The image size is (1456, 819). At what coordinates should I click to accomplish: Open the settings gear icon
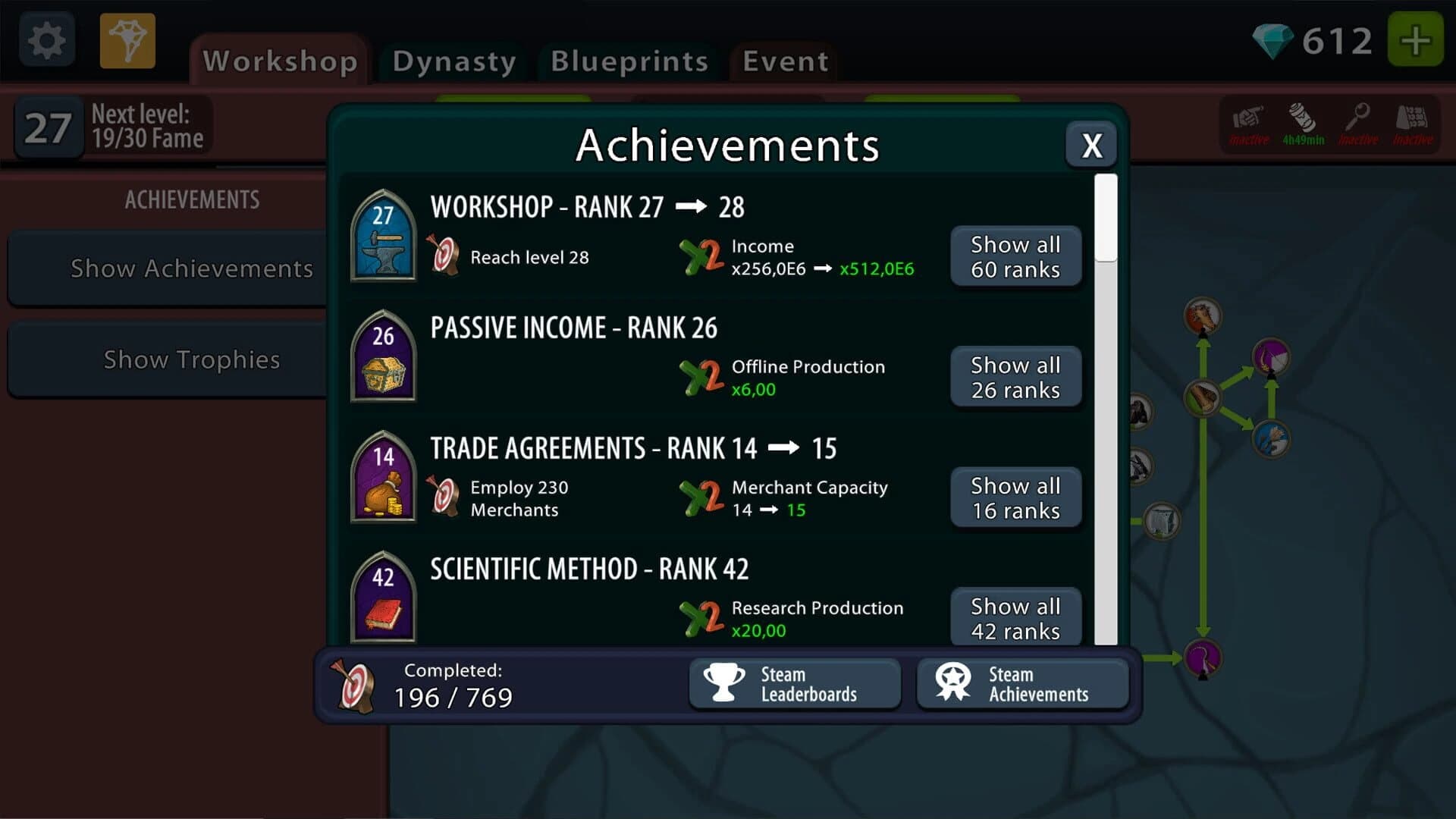click(x=45, y=39)
